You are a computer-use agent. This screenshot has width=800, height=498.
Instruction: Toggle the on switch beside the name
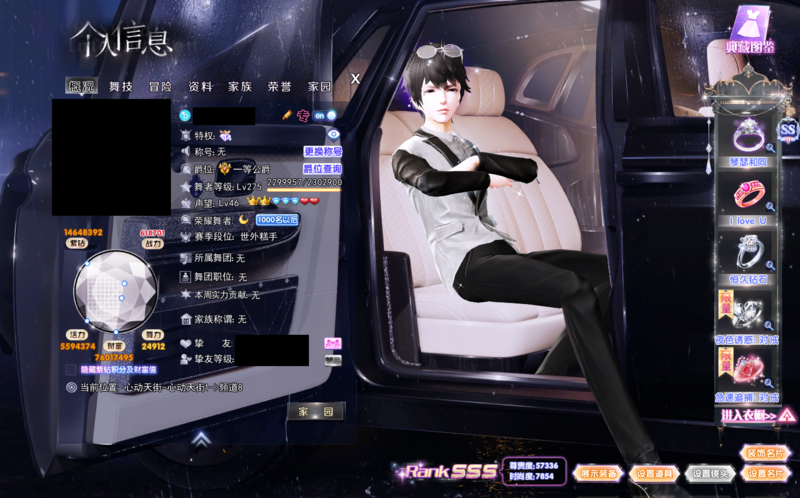click(318, 115)
